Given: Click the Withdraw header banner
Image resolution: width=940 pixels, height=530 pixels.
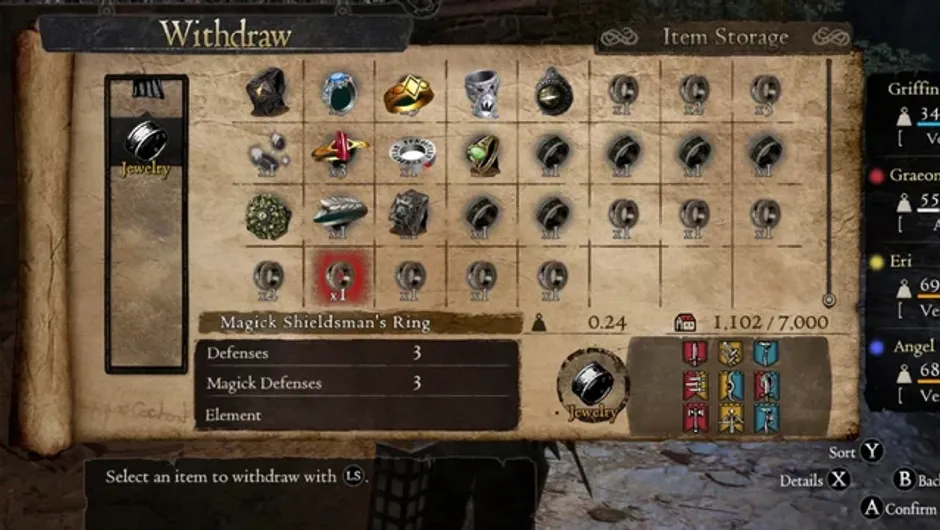Looking at the screenshot, I should pos(225,34).
